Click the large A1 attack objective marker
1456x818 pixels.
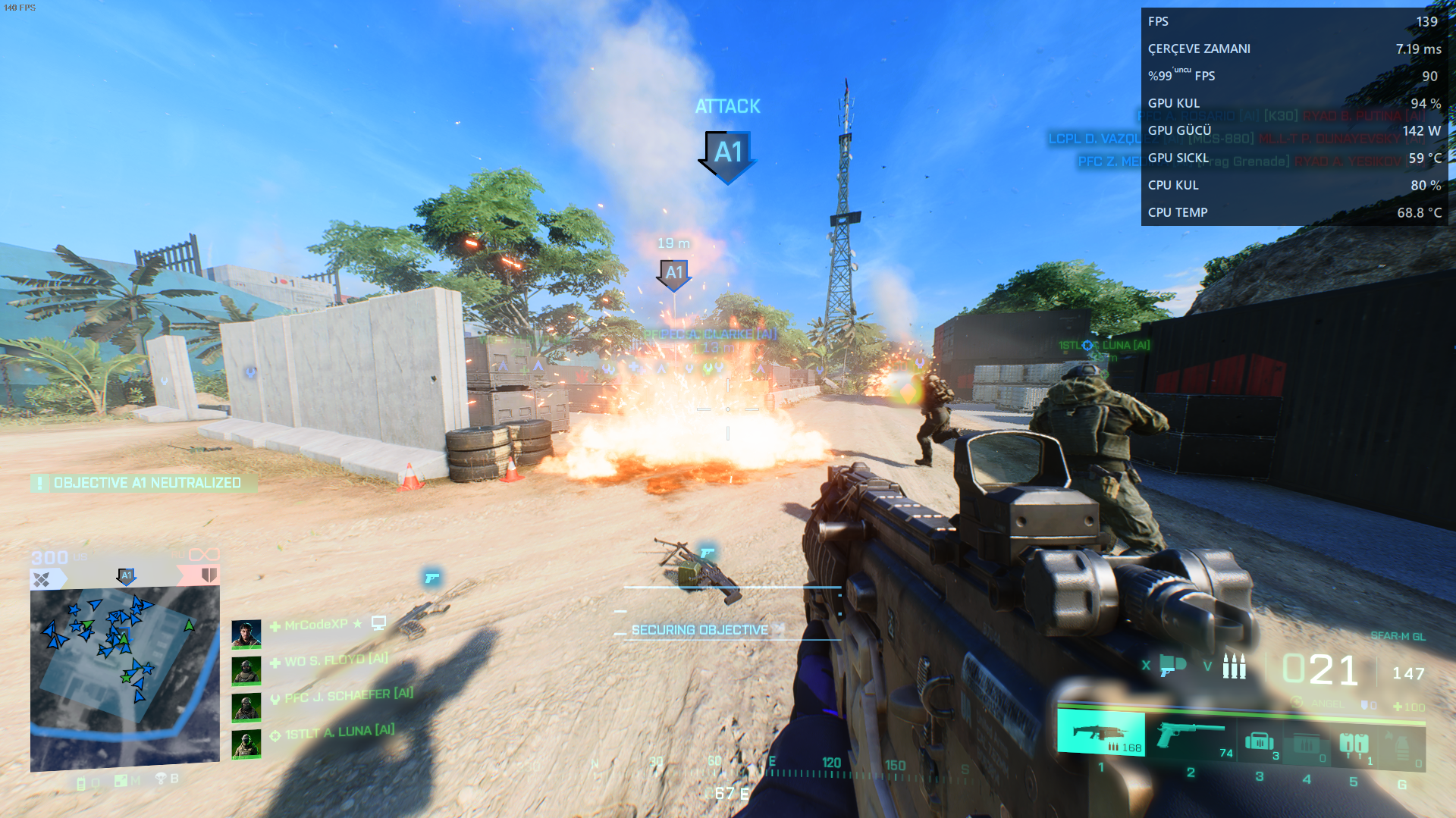(727, 154)
